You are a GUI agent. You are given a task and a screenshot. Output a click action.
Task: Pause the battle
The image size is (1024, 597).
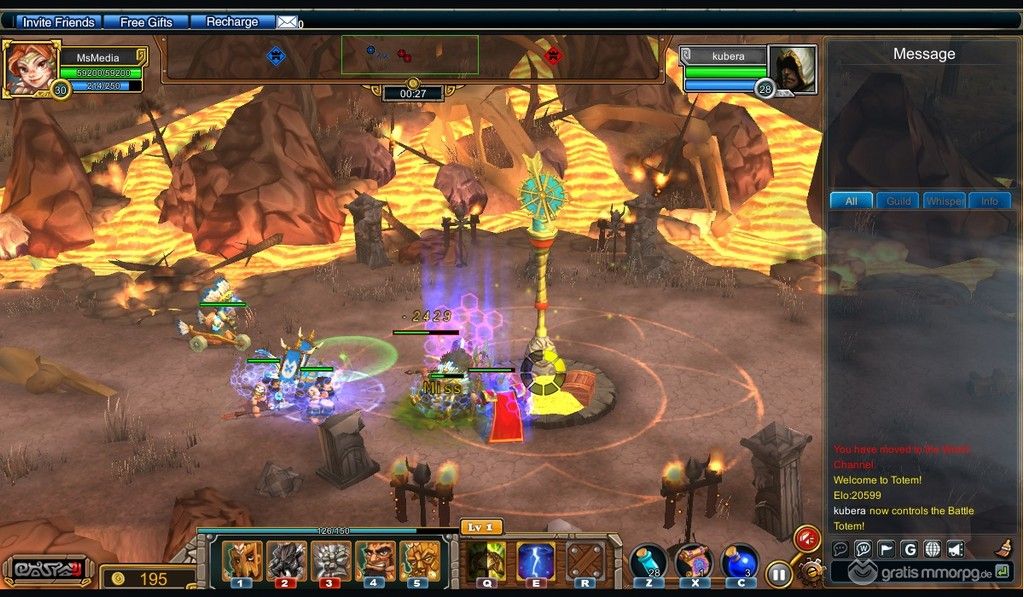[x=778, y=575]
